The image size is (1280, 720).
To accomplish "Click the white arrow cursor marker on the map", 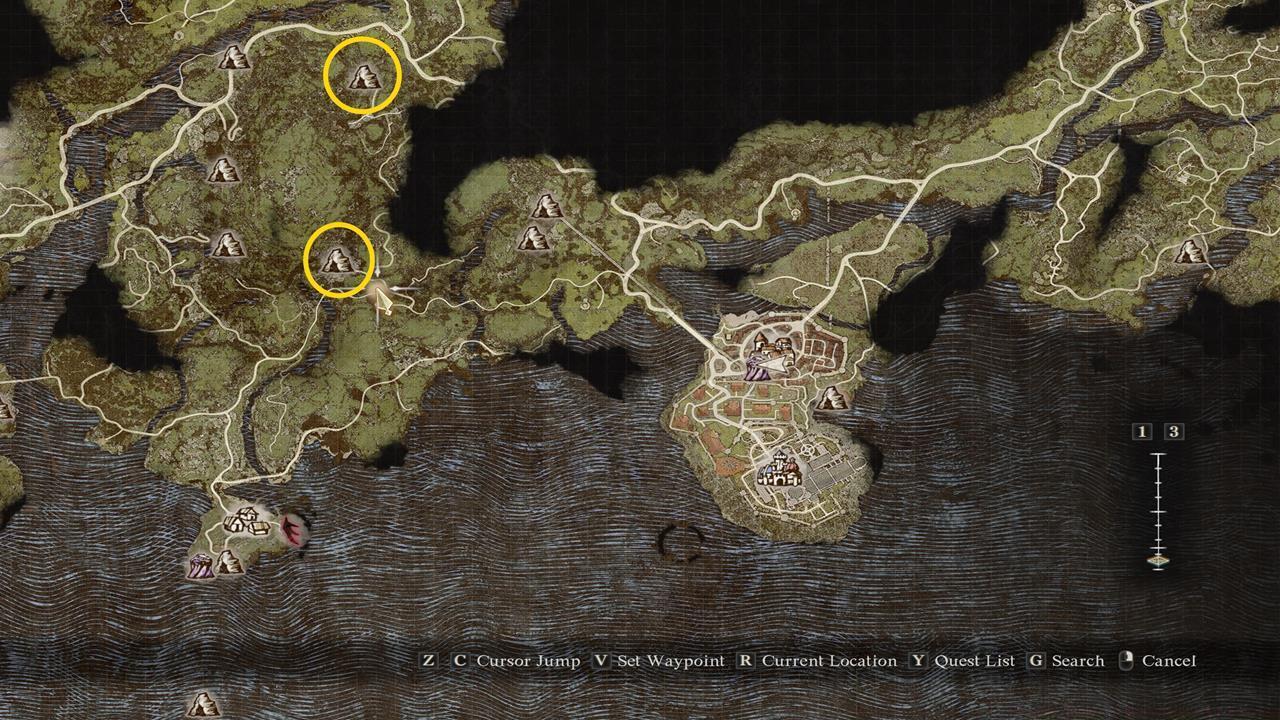I will coord(385,297).
